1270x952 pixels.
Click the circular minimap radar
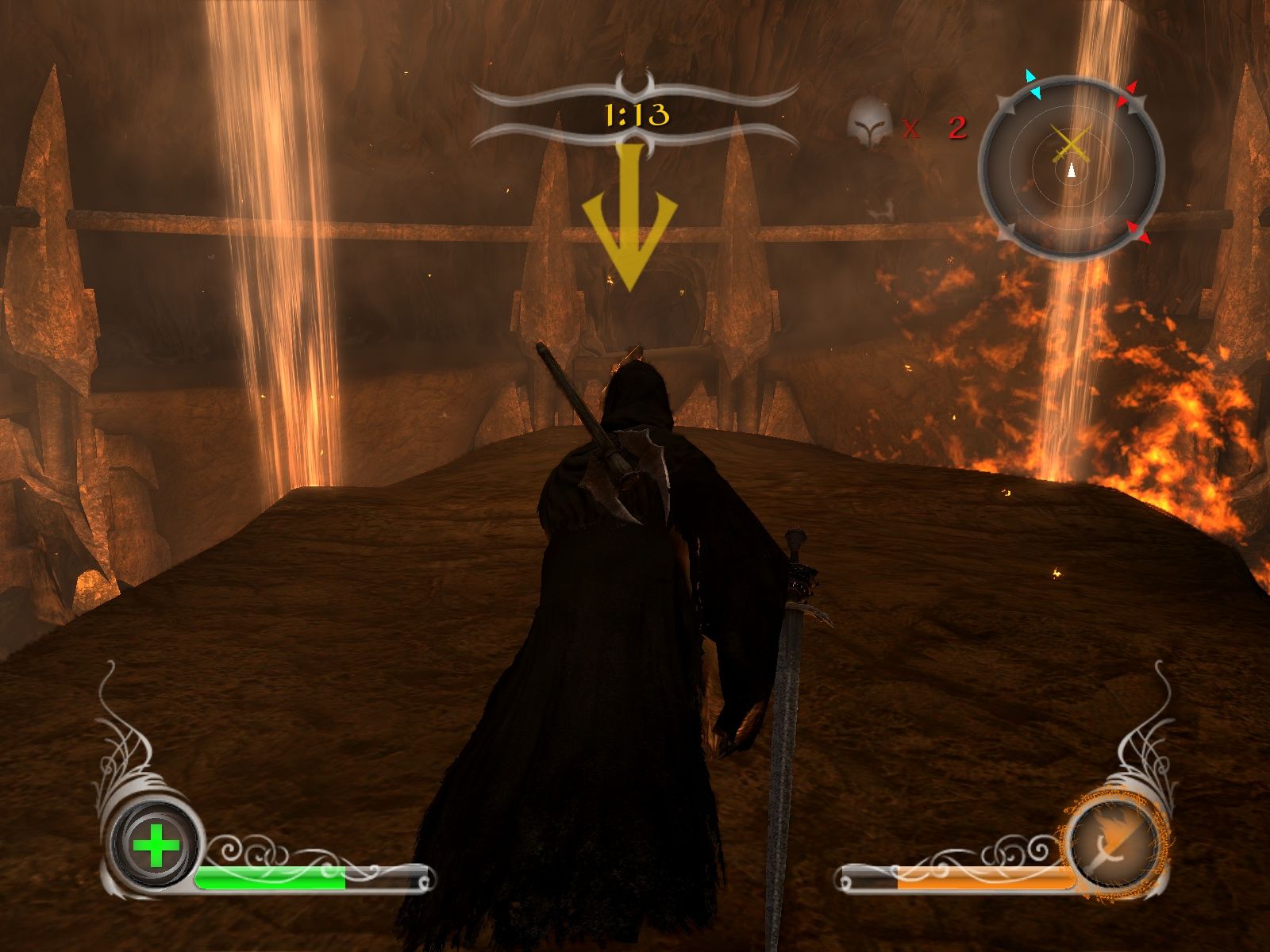click(x=1072, y=168)
